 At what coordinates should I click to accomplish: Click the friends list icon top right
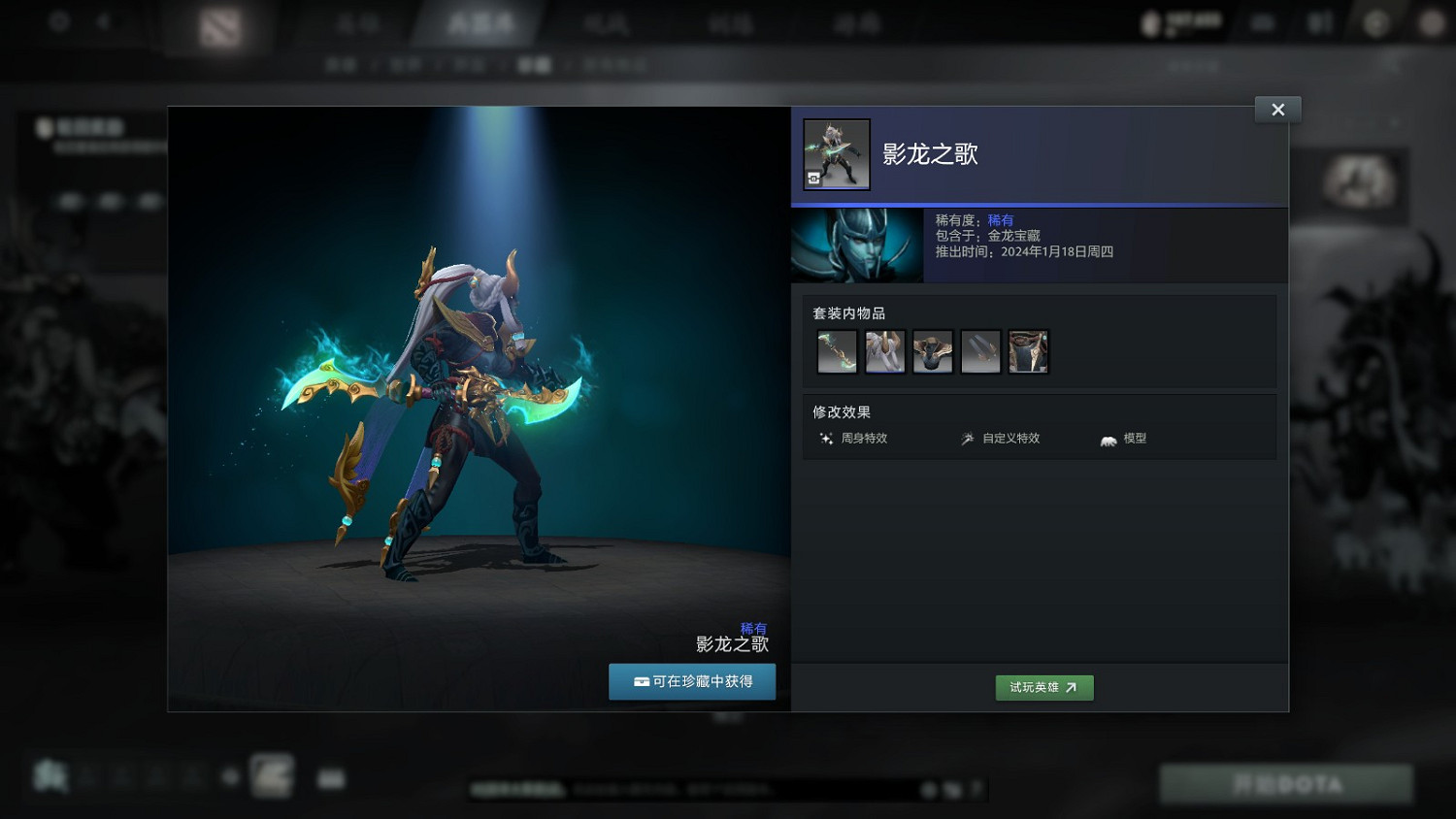click(x=1320, y=21)
